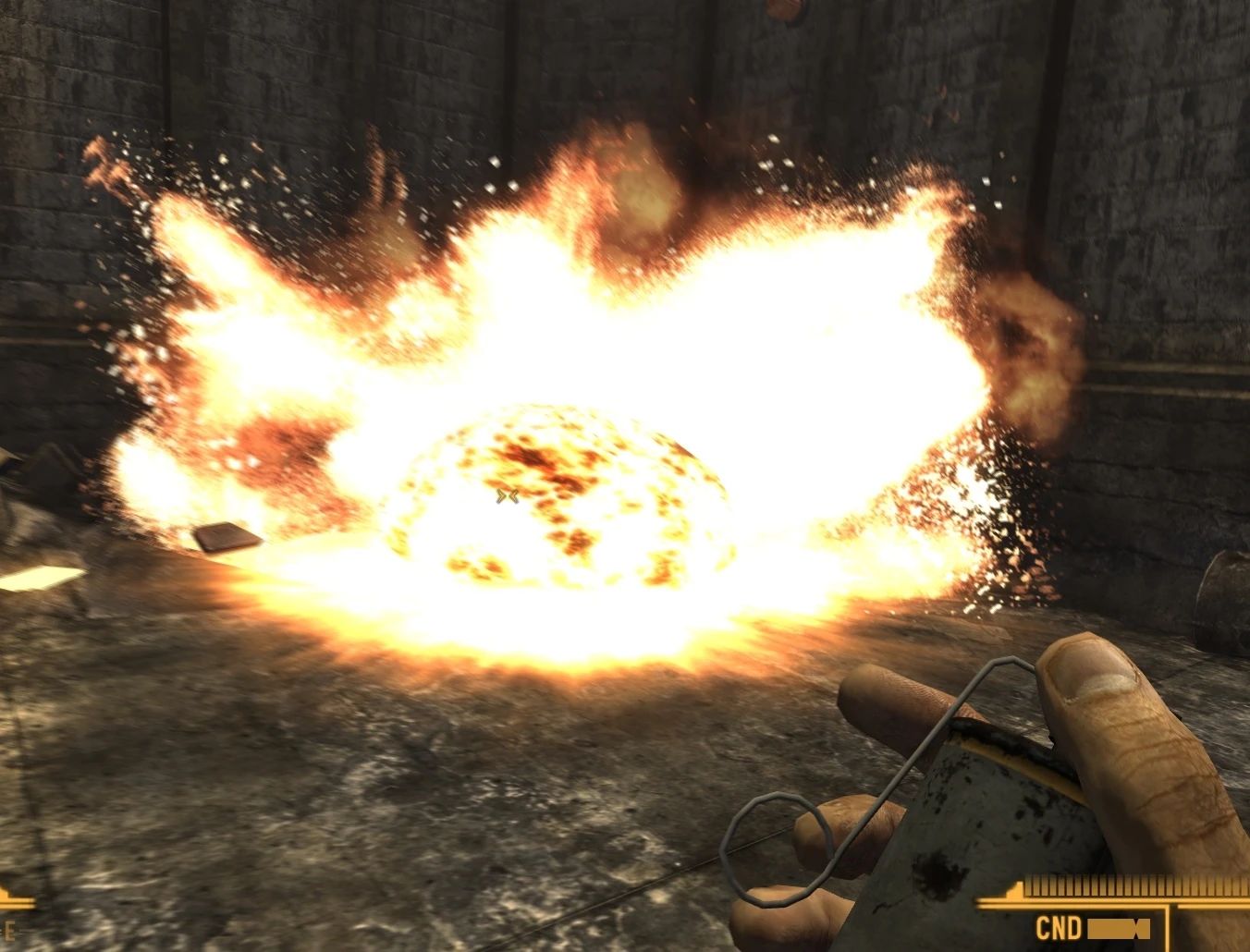The width and height of the screenshot is (1250, 952).
Task: Click the HUD corner bracket above CND
Action: coord(1014,889)
